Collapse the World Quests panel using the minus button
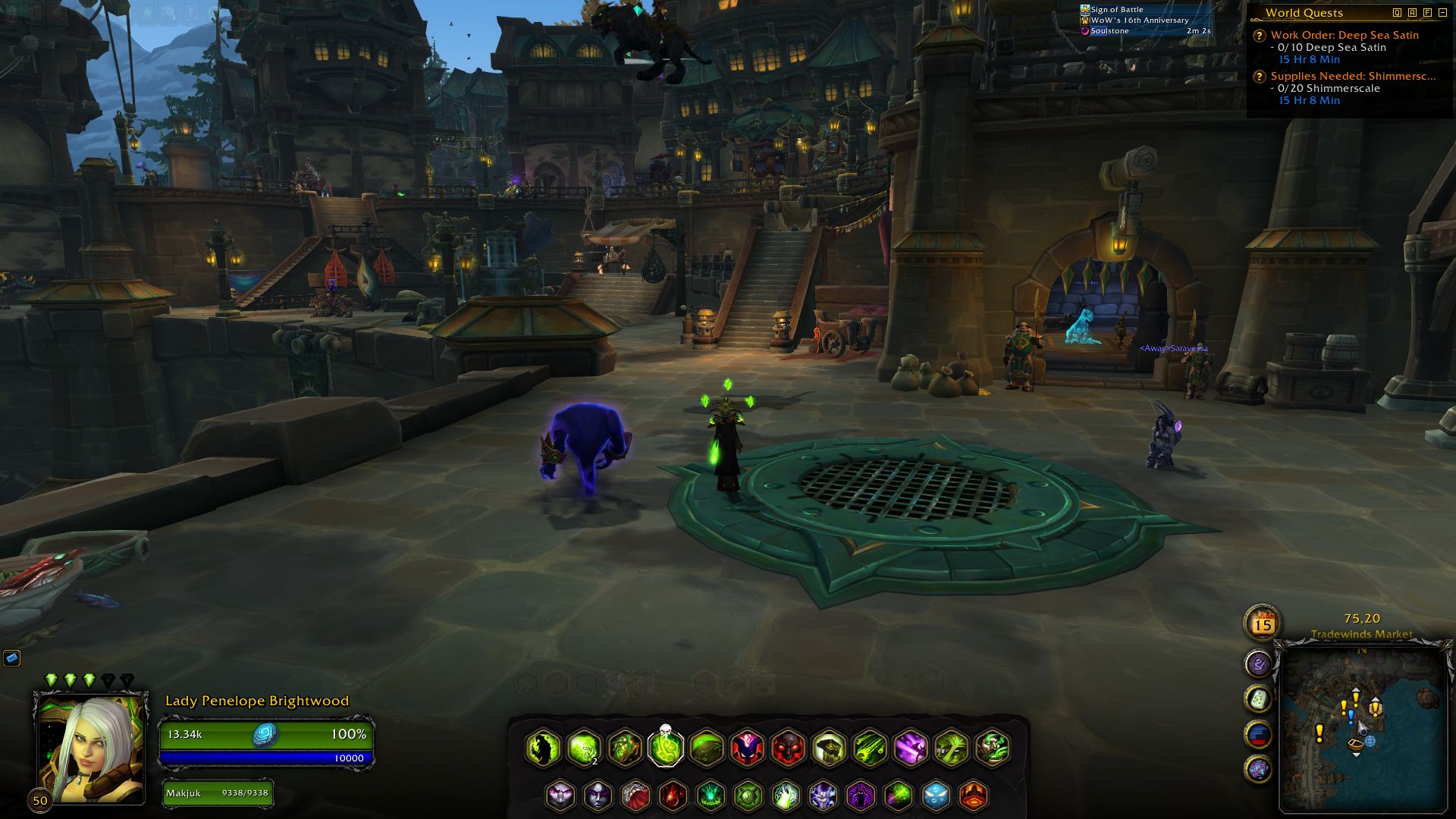1456x819 pixels. pos(1442,13)
